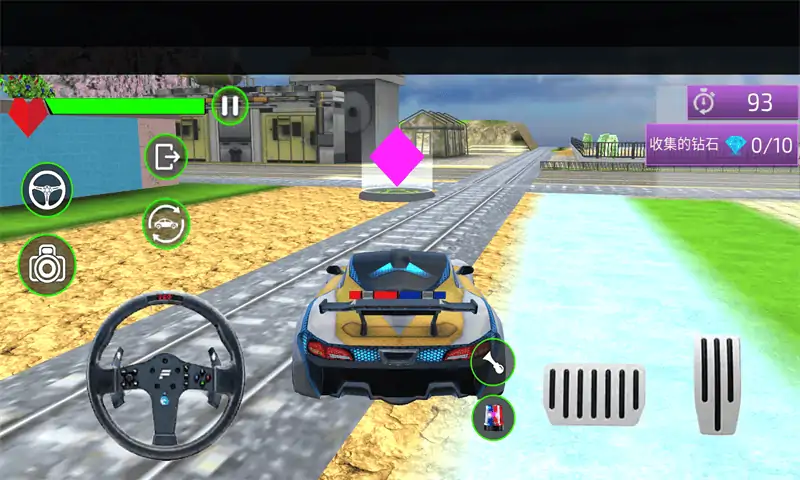
Task: Hit the tall accelerator pedal
Action: click(x=717, y=384)
